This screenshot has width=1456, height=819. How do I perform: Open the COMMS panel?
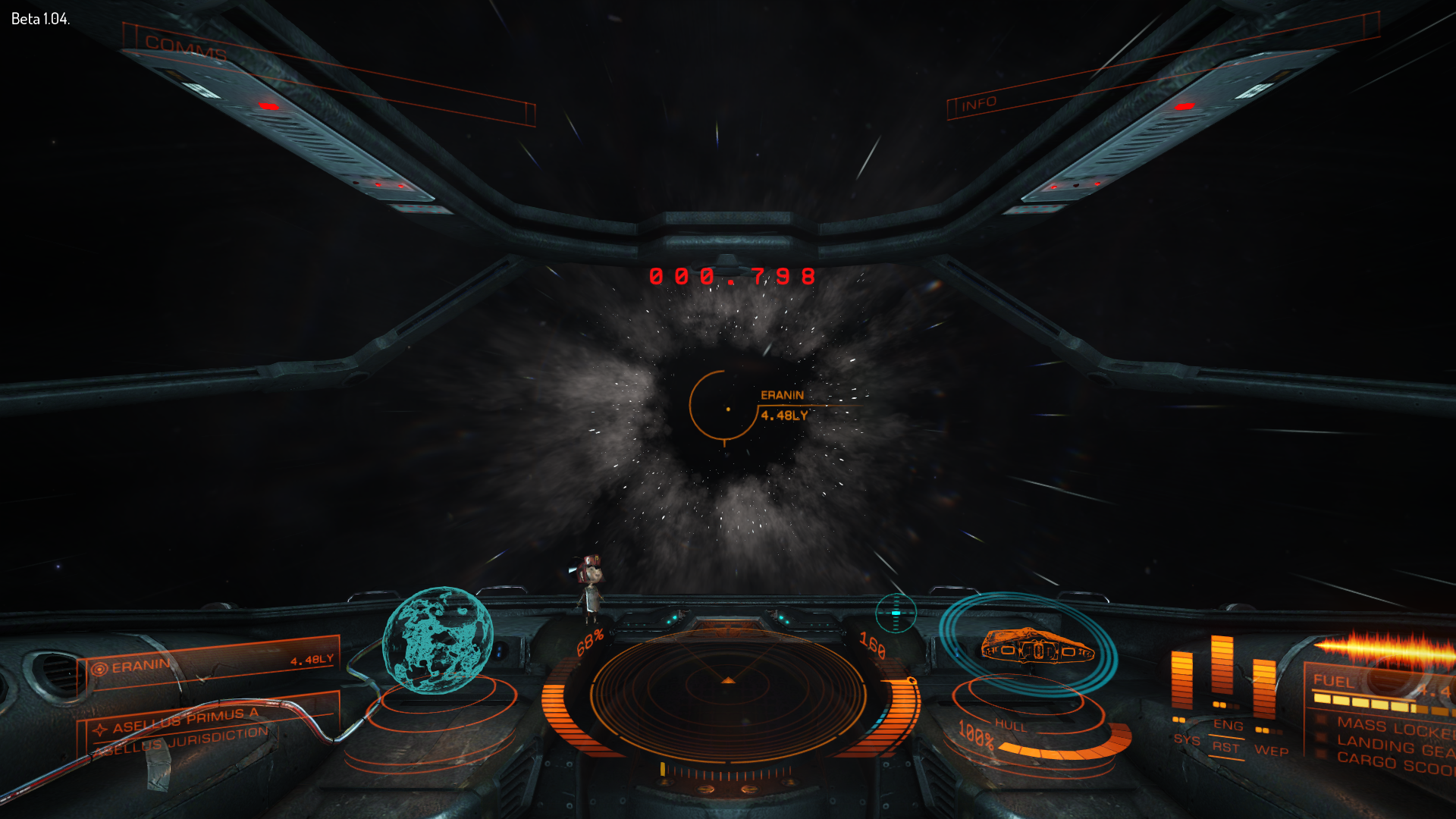pyautogui.click(x=186, y=49)
